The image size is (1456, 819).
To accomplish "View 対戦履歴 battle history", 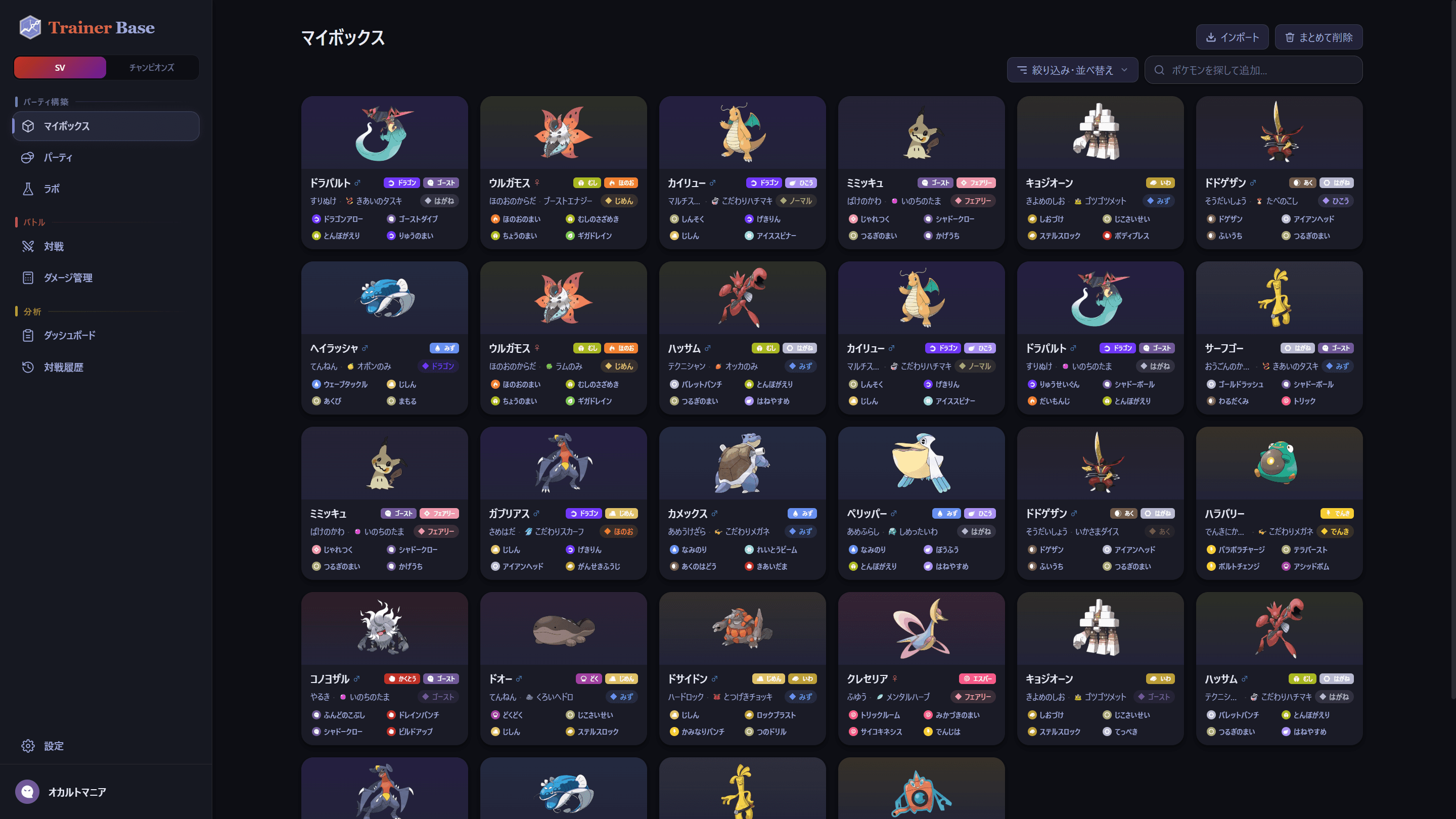I will coord(64,367).
